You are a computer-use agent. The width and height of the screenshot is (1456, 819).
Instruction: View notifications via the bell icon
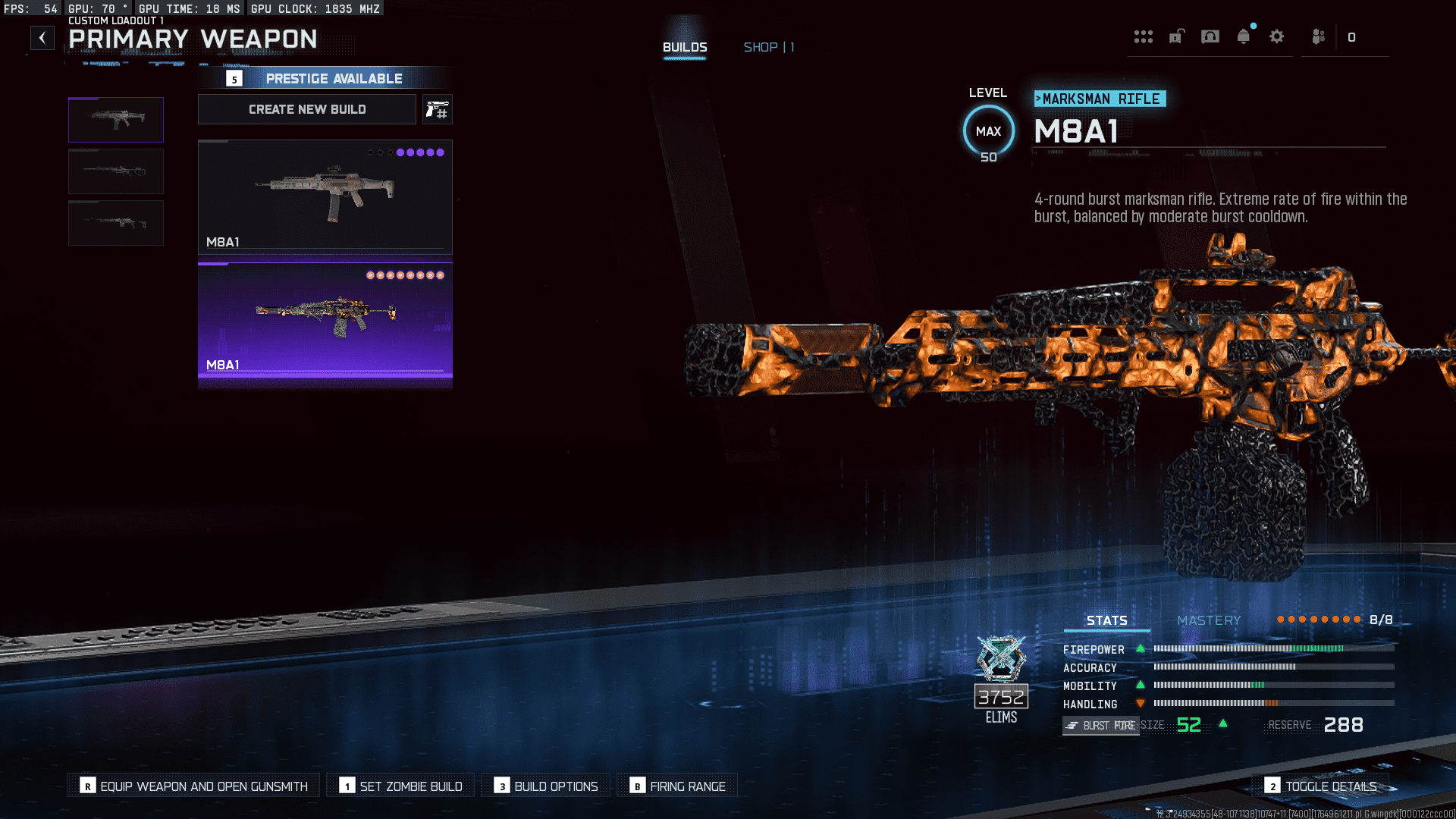1244,36
